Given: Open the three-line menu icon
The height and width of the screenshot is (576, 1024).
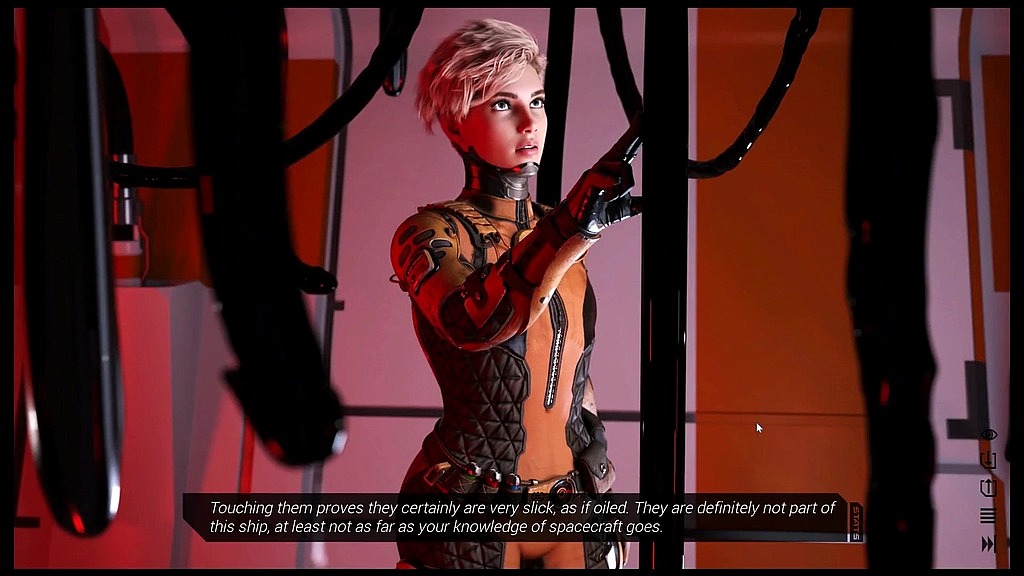Looking at the screenshot, I should [x=988, y=516].
